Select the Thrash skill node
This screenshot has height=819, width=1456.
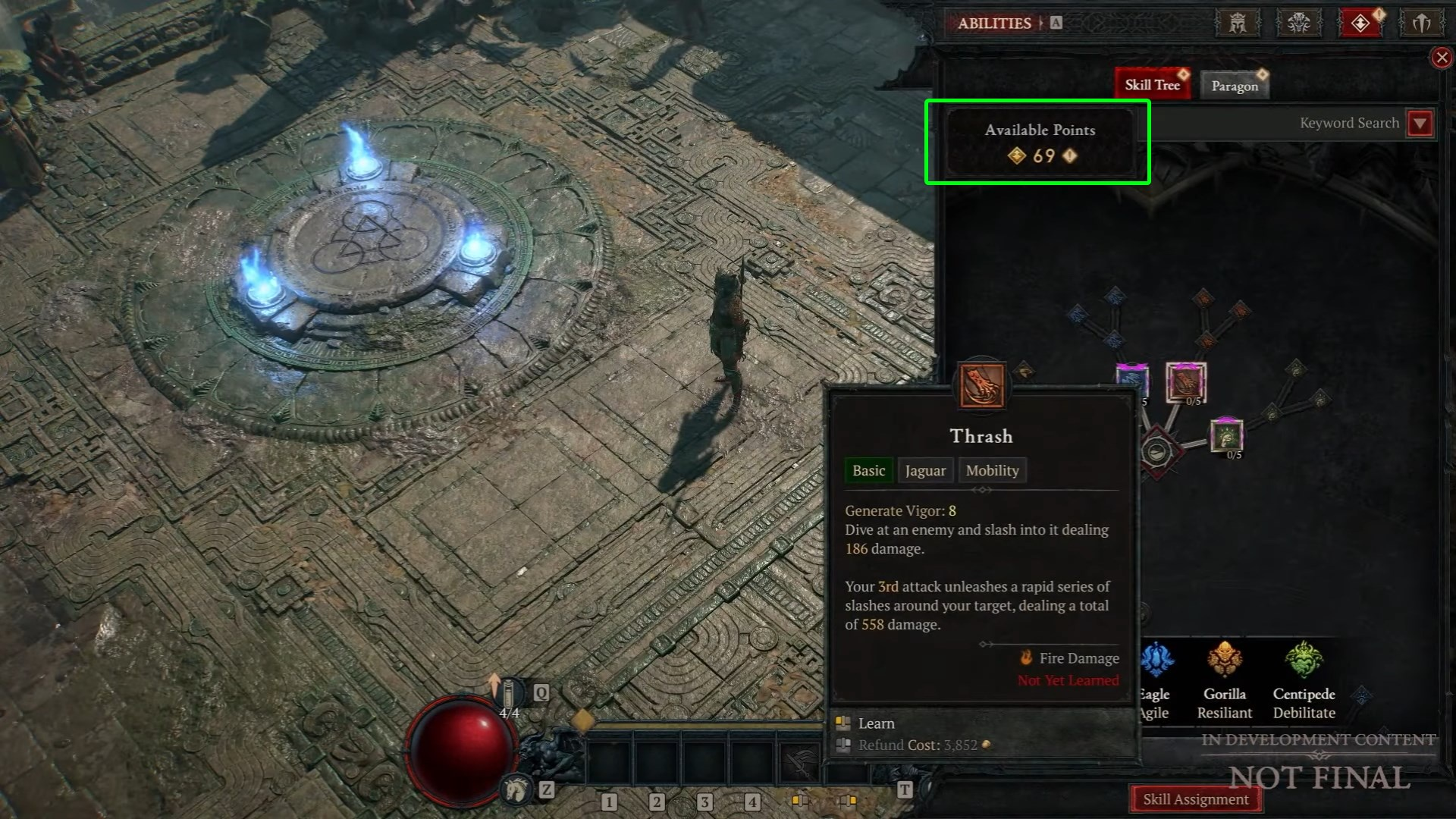(982, 385)
